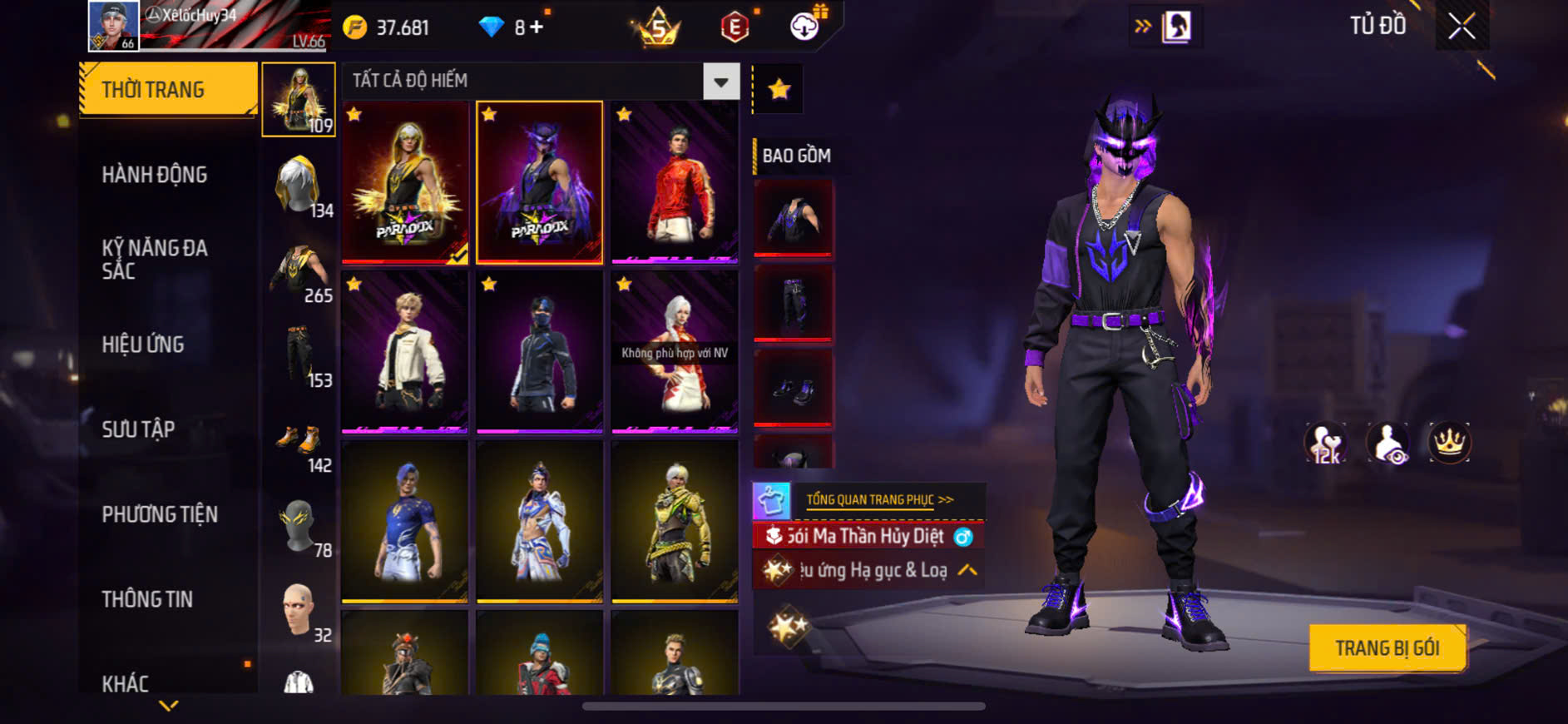The width and height of the screenshot is (1568, 724).
Task: Open the Phương Tiện category
Action: tap(160, 514)
